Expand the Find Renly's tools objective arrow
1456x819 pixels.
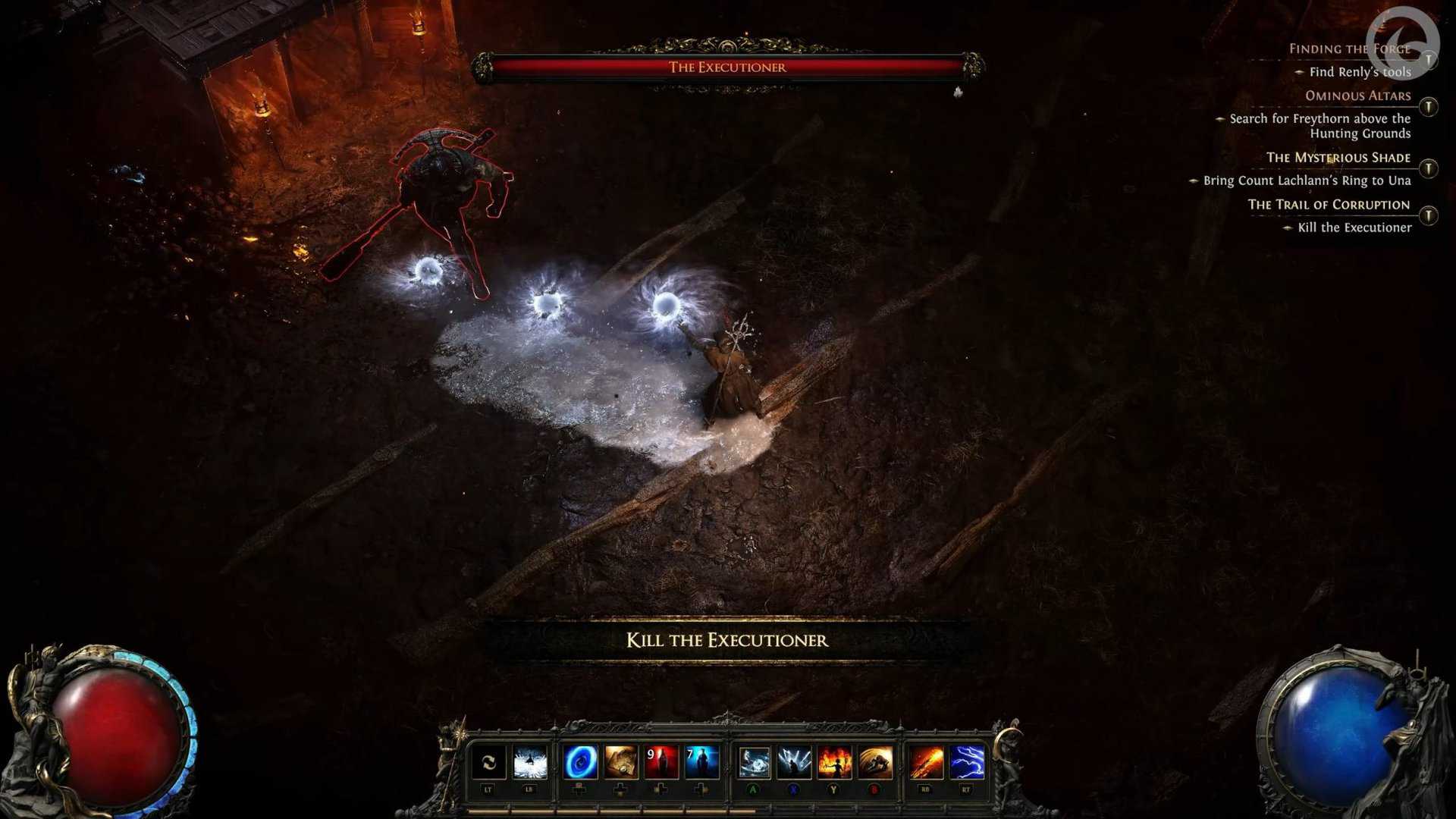pyautogui.click(x=1300, y=72)
